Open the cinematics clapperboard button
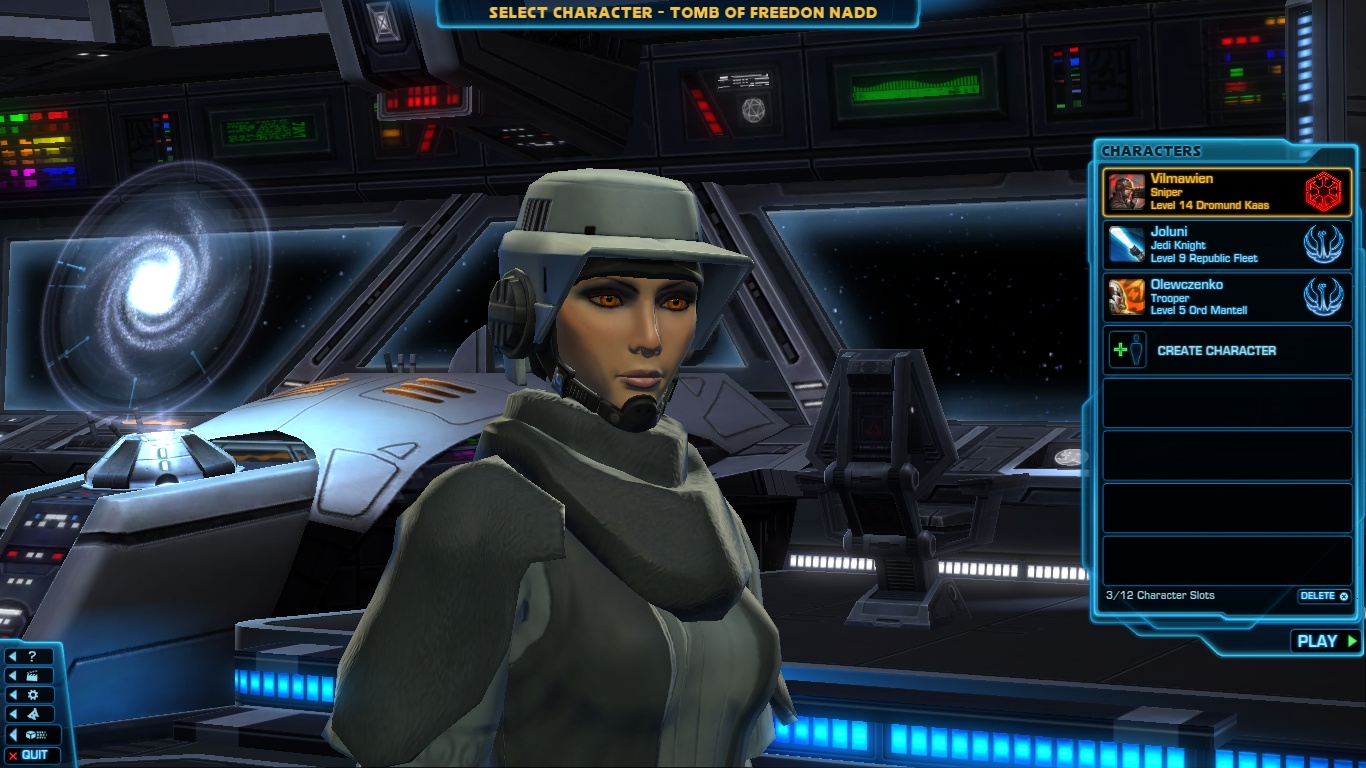The height and width of the screenshot is (768, 1366). 32,676
